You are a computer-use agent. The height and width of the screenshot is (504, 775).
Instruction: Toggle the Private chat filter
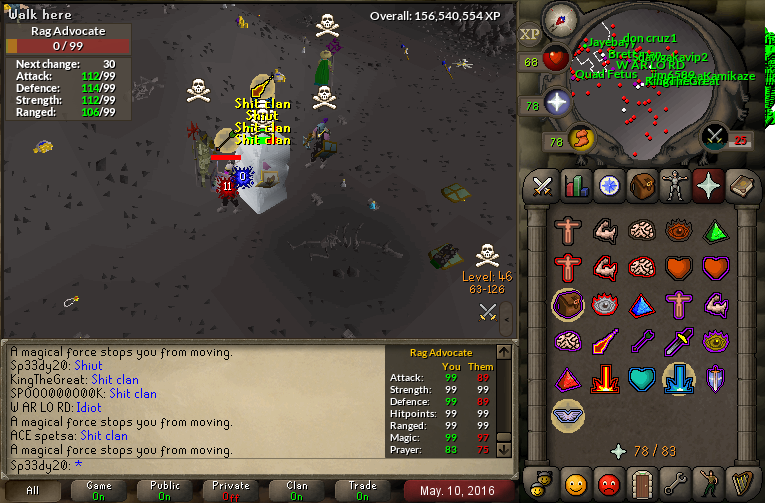(x=231, y=491)
